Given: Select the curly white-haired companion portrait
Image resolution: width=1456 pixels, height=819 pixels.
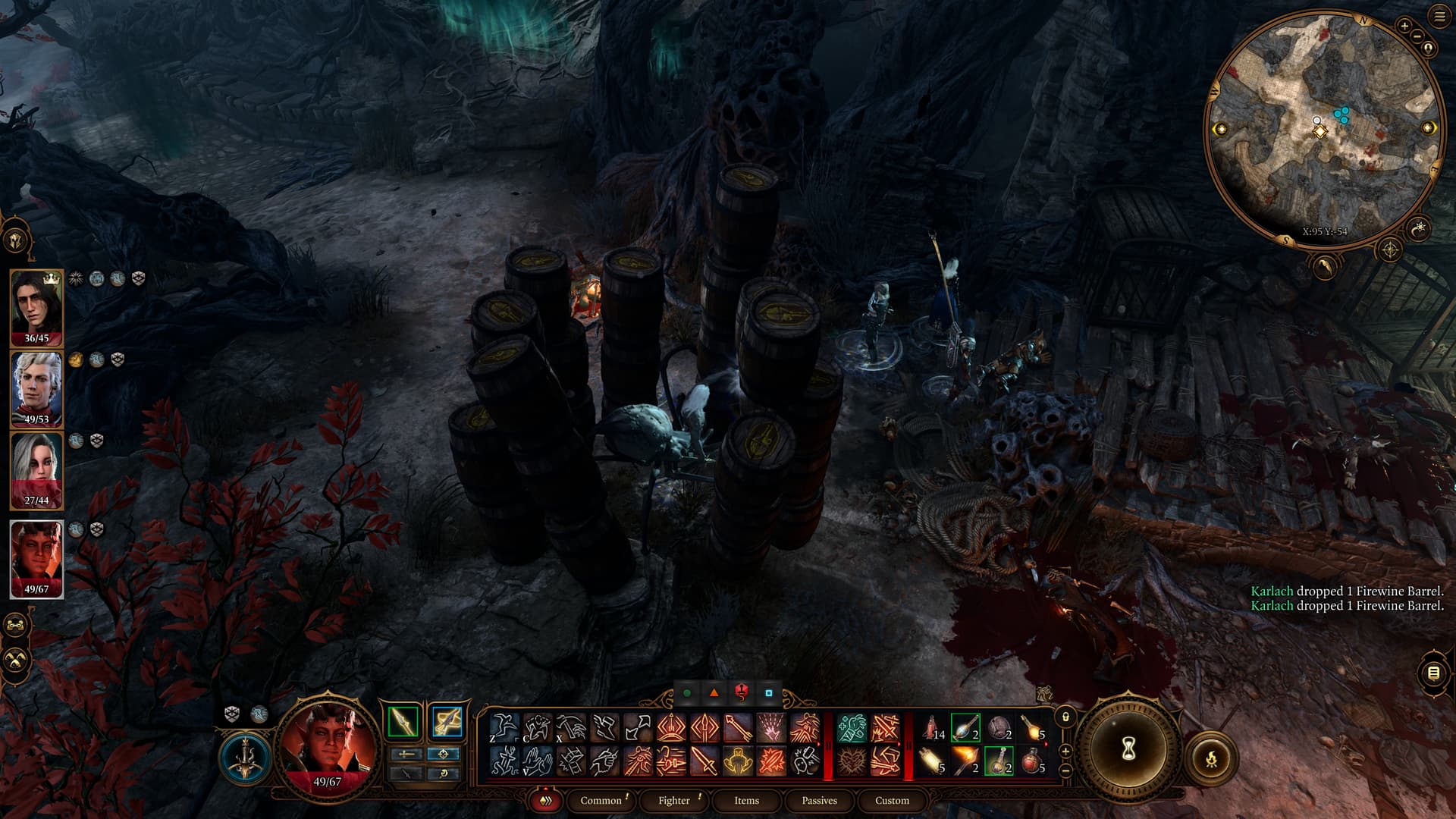Looking at the screenshot, I should coord(36,387).
